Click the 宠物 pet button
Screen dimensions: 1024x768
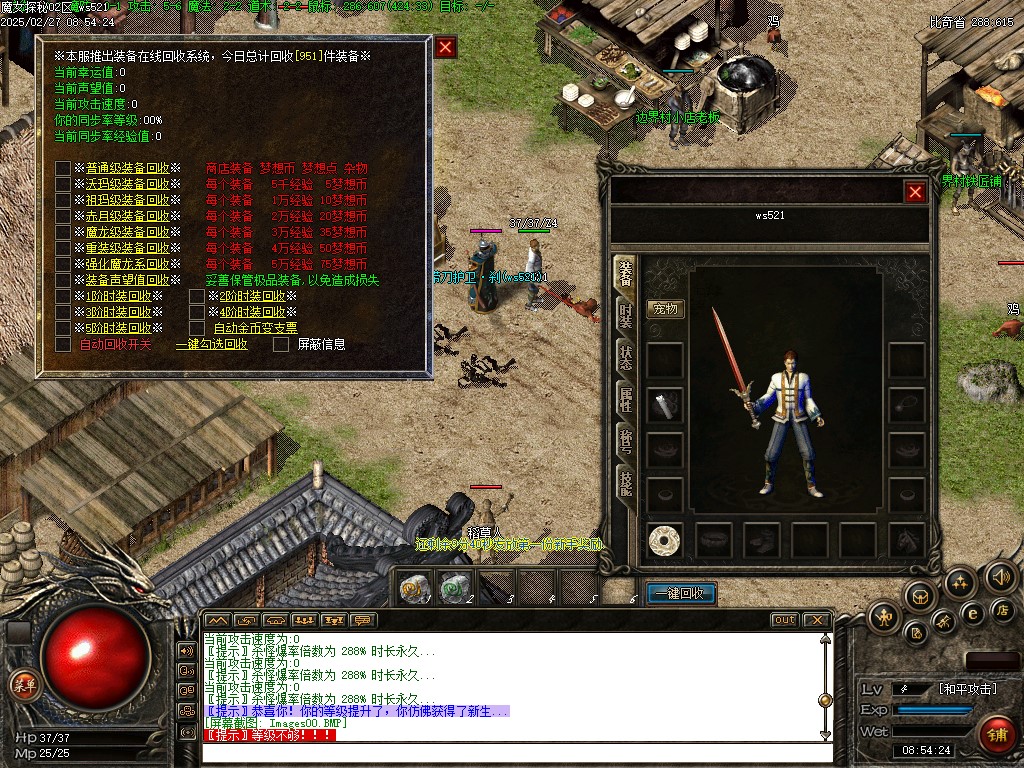click(665, 309)
